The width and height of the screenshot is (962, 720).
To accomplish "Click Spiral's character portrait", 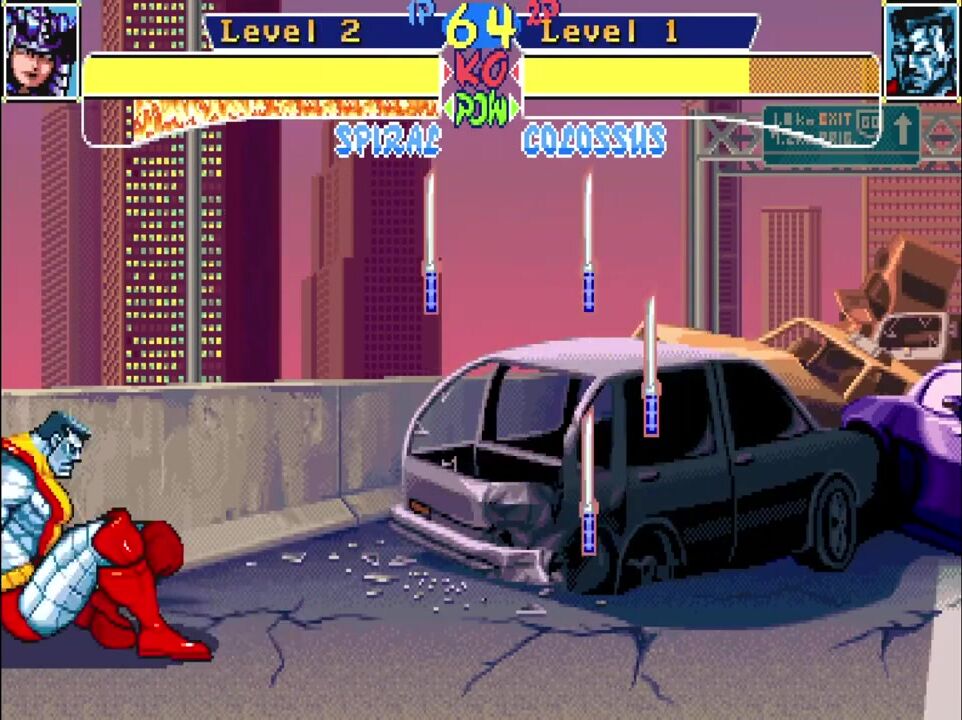I will point(41,49).
